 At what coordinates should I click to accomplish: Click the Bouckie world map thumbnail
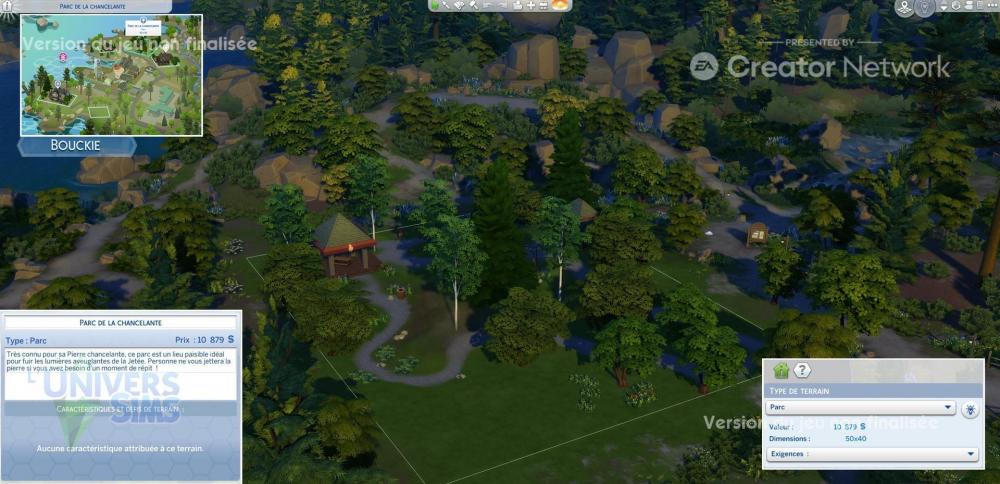111,75
